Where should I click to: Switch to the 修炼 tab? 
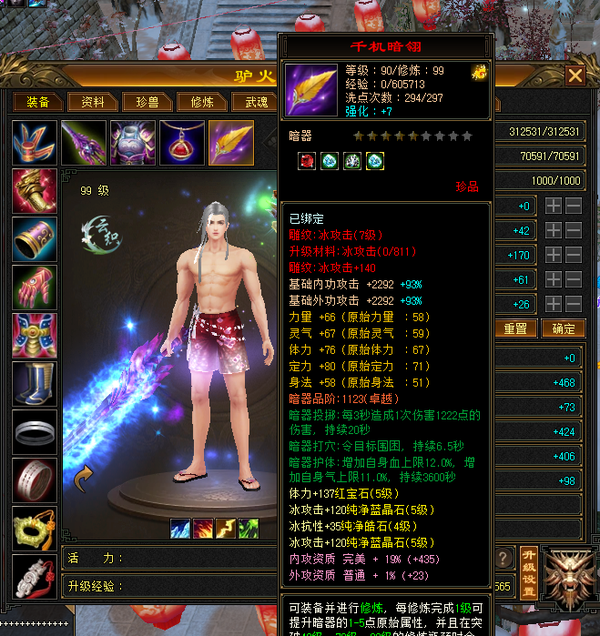point(201,102)
